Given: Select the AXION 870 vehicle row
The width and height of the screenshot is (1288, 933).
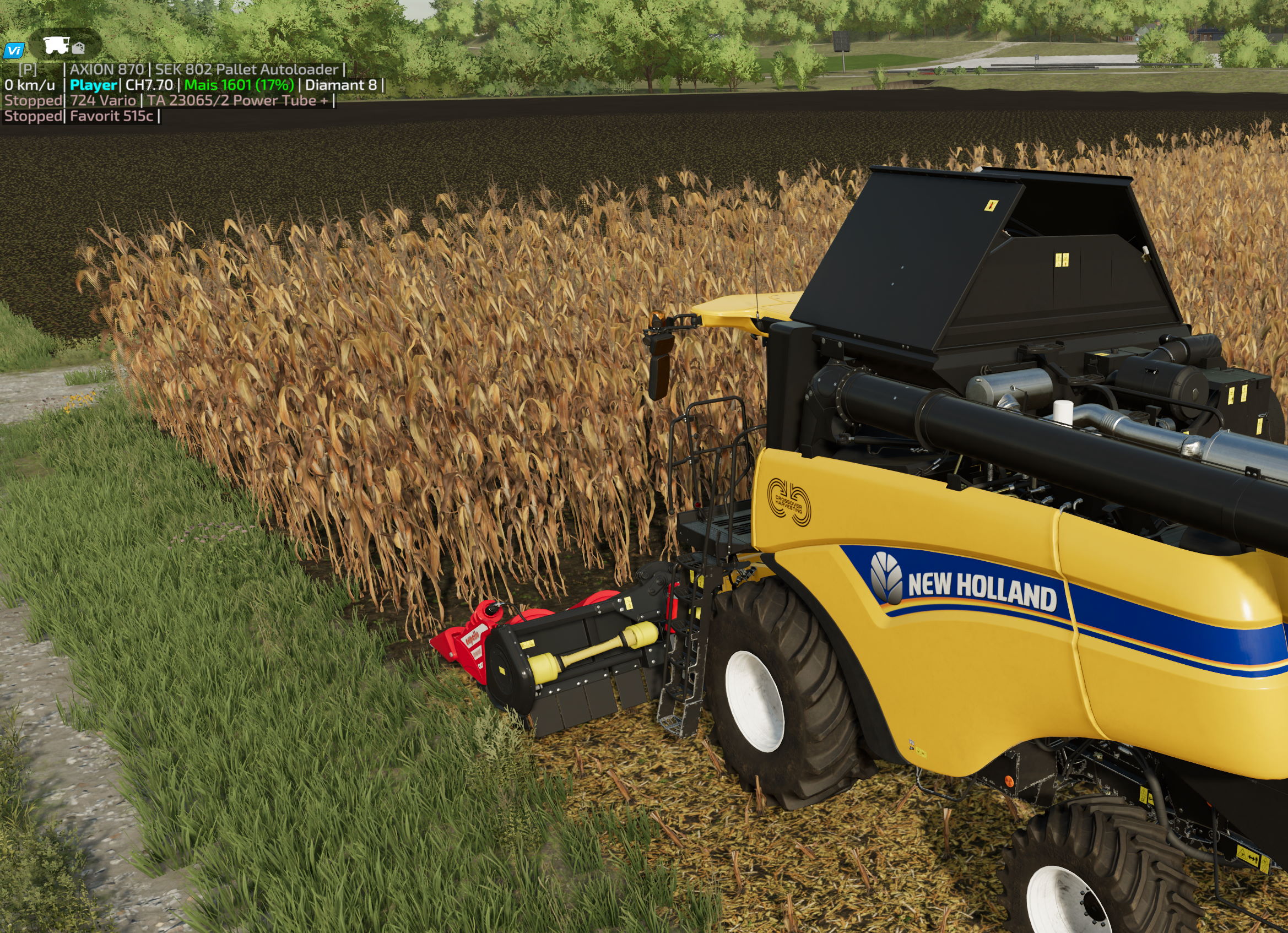Looking at the screenshot, I should (107, 69).
